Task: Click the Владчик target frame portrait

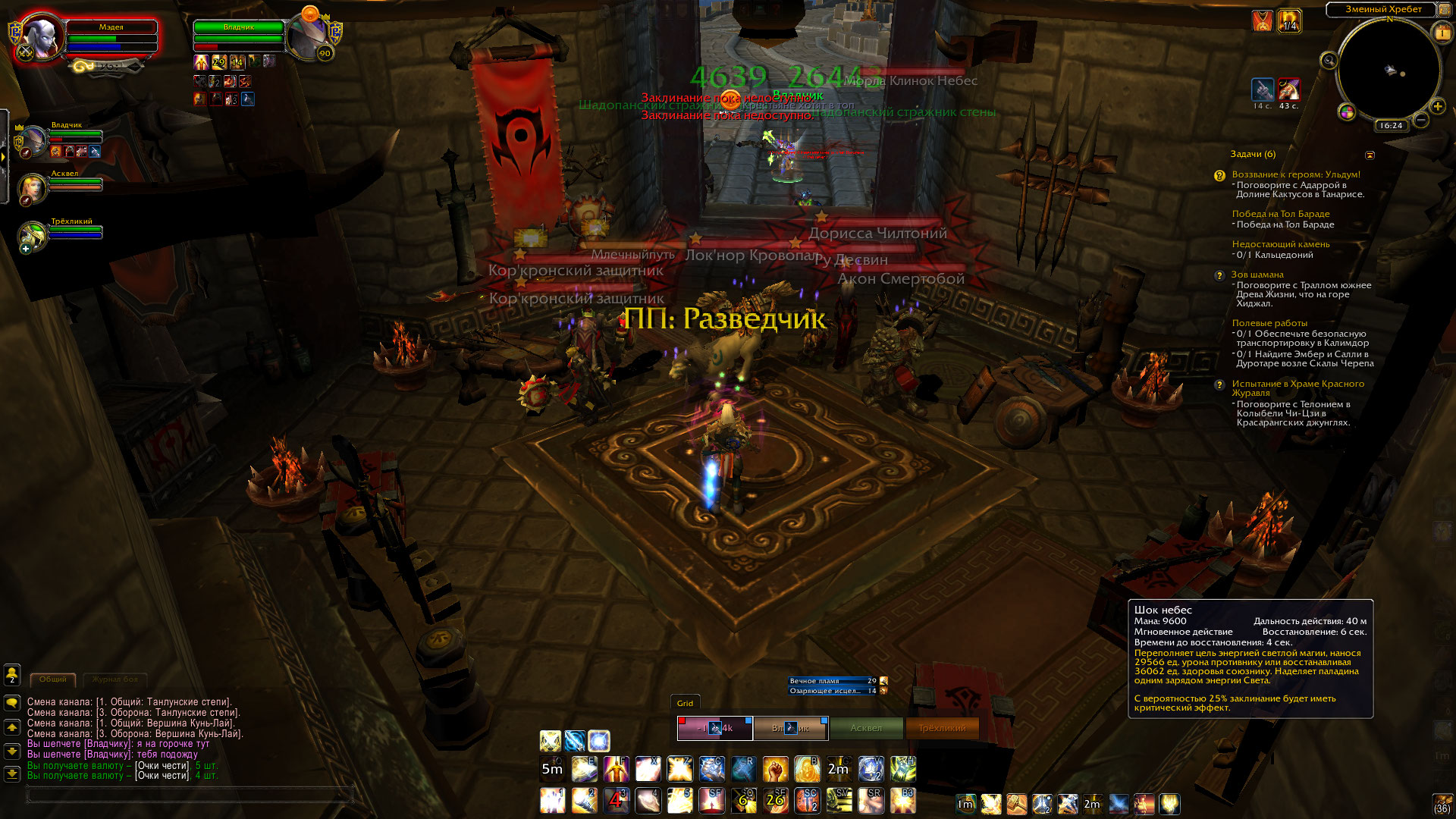Action: [308, 36]
